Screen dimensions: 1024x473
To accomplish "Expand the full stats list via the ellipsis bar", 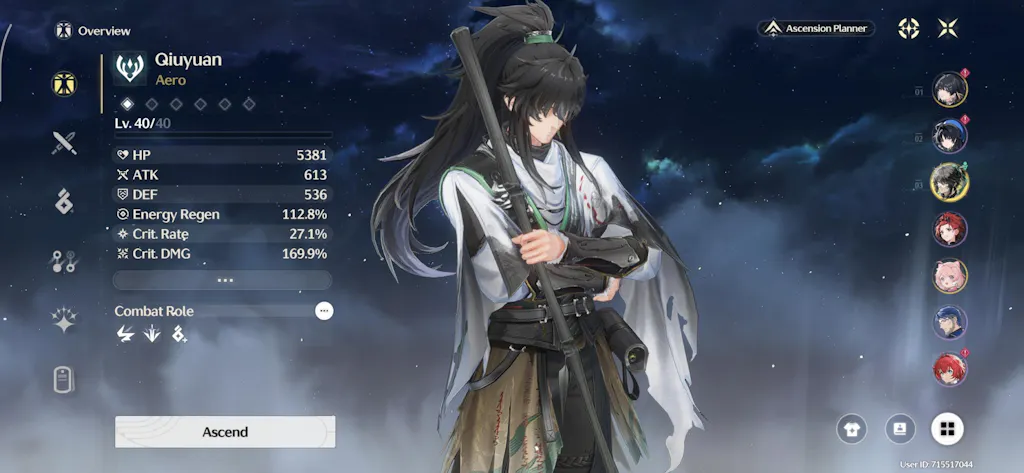I will point(222,280).
